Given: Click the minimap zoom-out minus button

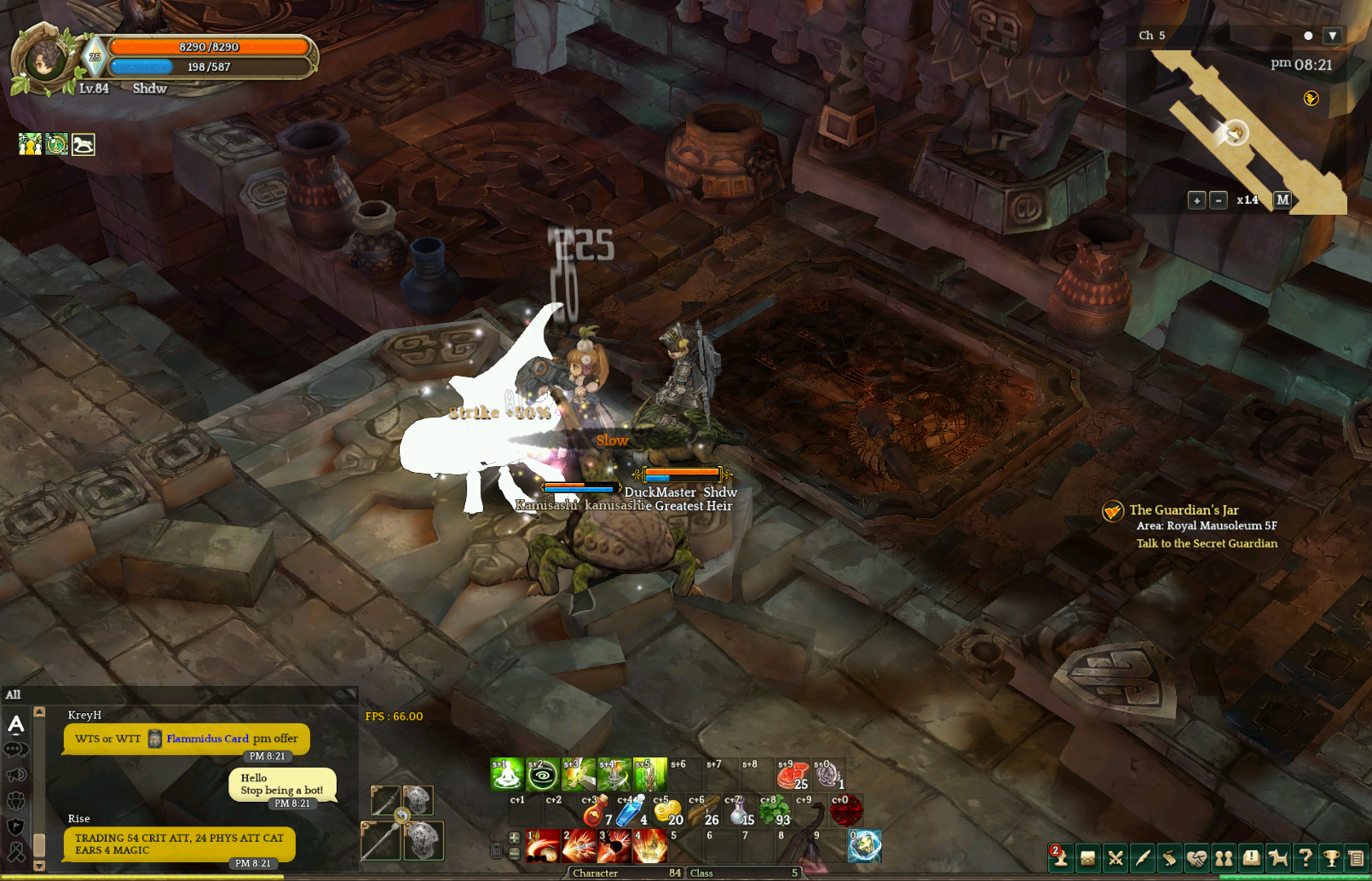Looking at the screenshot, I should 1219,200.
